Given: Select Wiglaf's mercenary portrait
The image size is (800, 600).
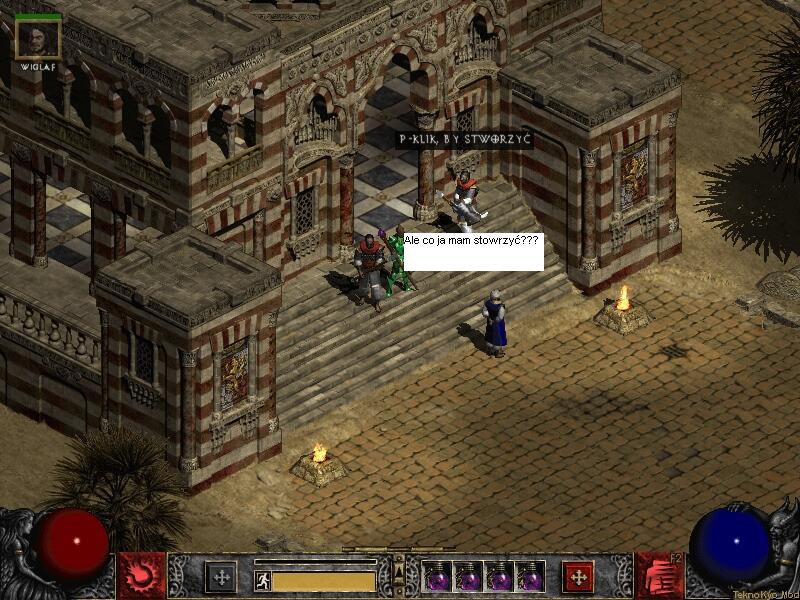Looking at the screenshot, I should click(x=38, y=38).
